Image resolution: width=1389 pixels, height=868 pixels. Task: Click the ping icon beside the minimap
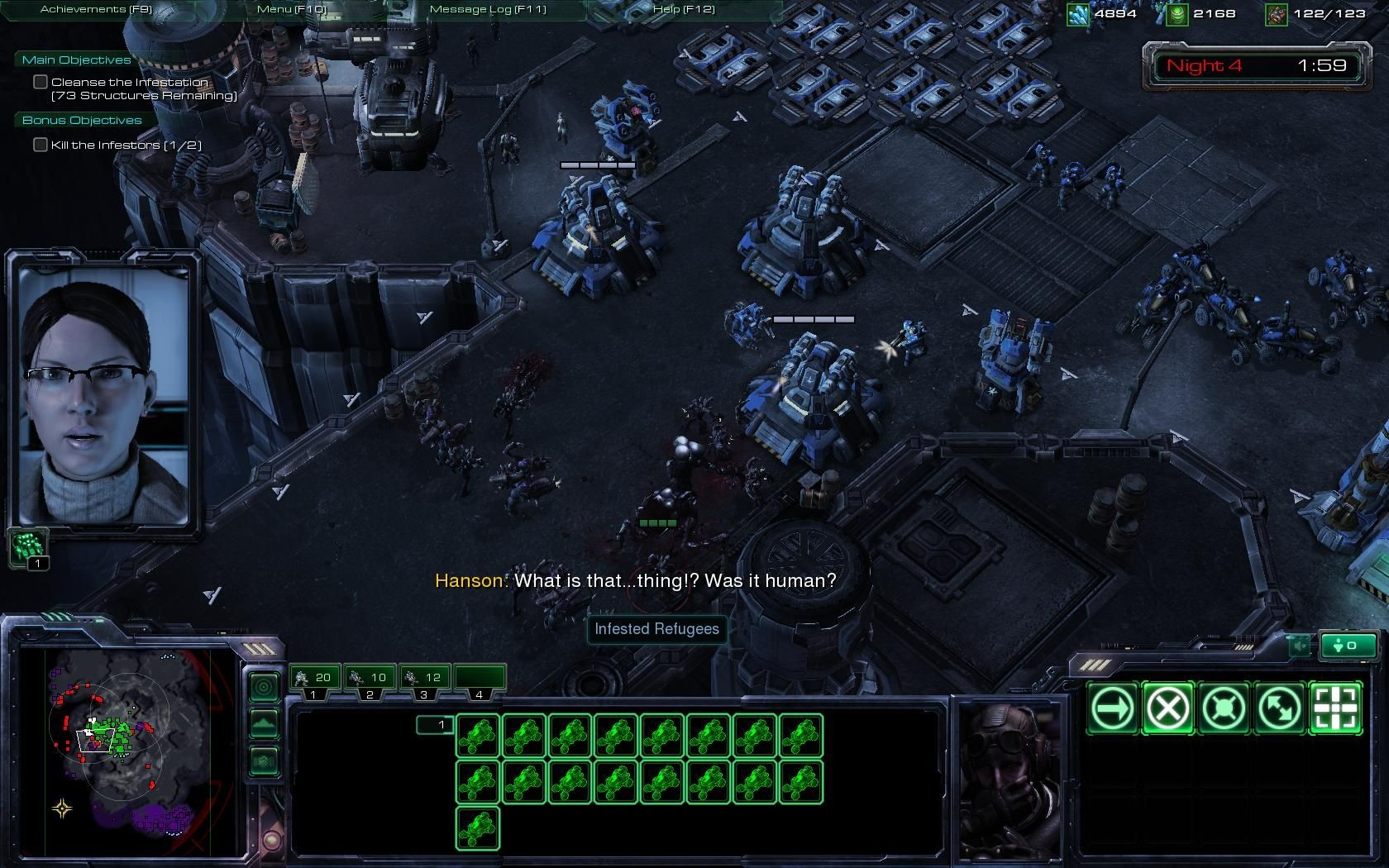point(264,686)
